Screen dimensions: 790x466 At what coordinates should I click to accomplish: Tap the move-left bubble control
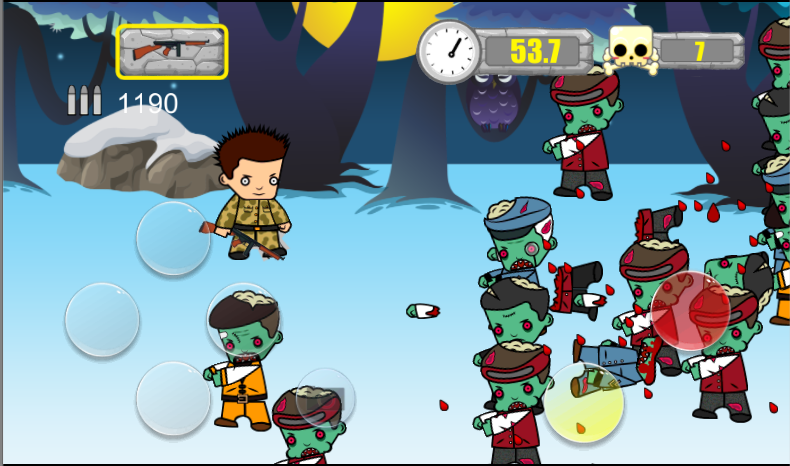pos(102,319)
